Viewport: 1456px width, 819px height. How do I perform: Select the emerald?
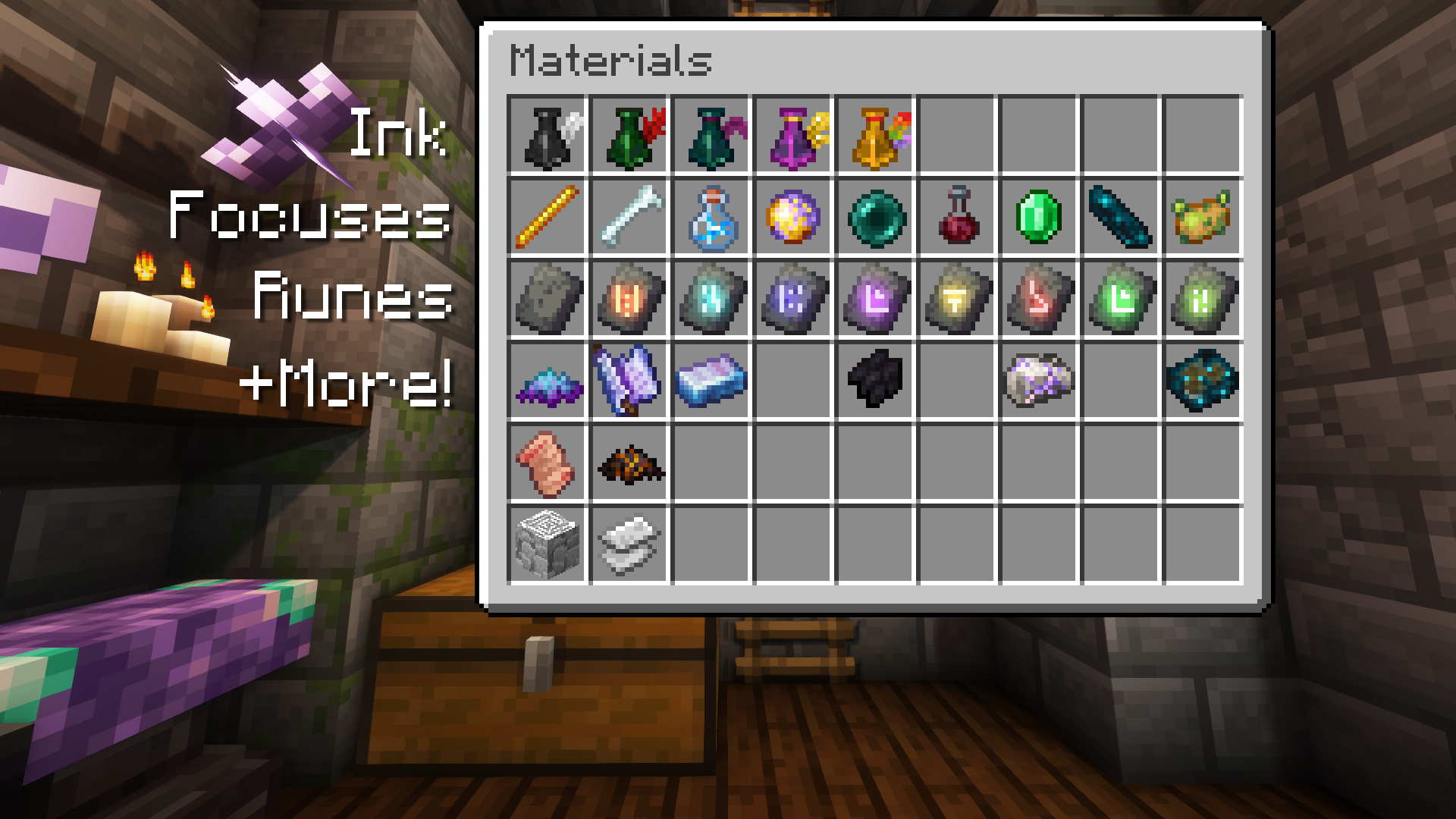tap(1038, 219)
